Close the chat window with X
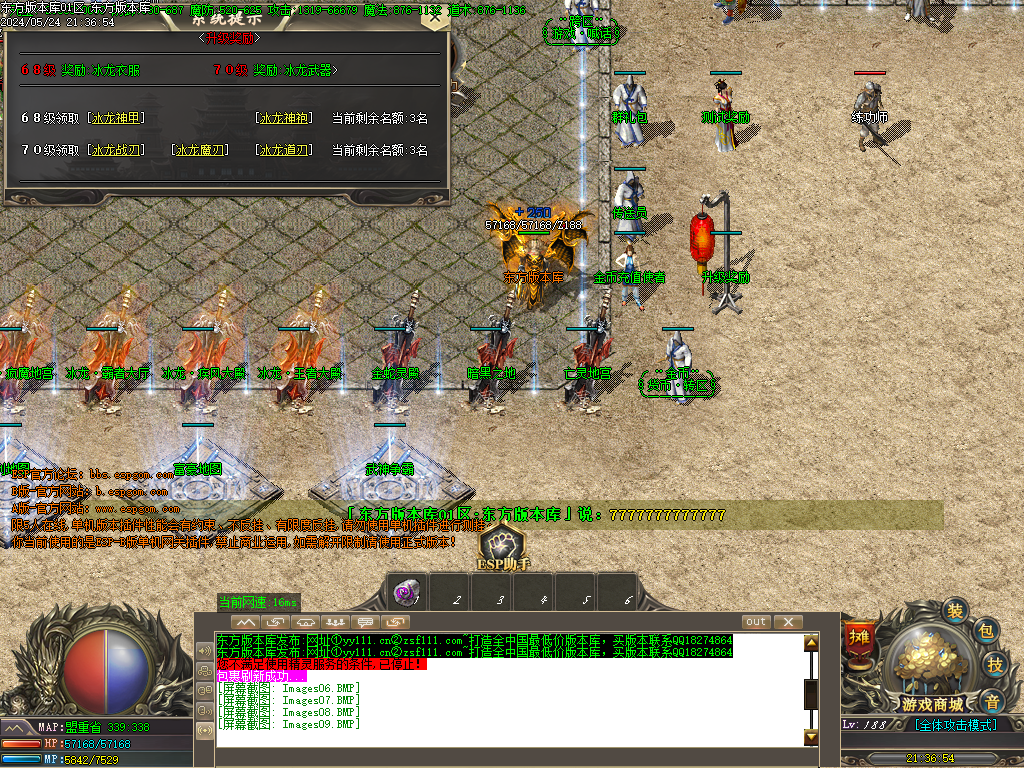Screen dimensions: 1024x768 [x=788, y=622]
